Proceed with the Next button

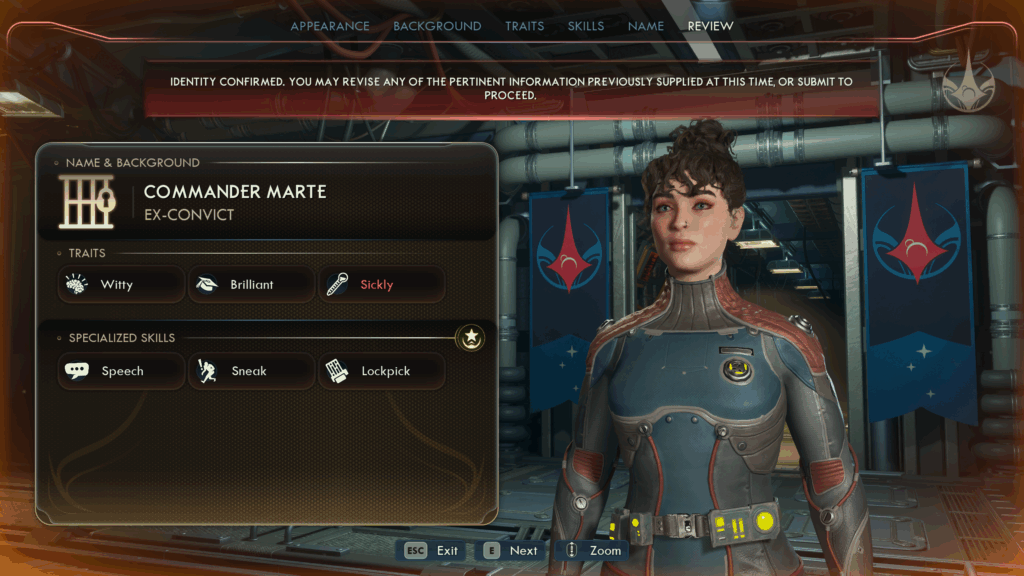point(511,550)
